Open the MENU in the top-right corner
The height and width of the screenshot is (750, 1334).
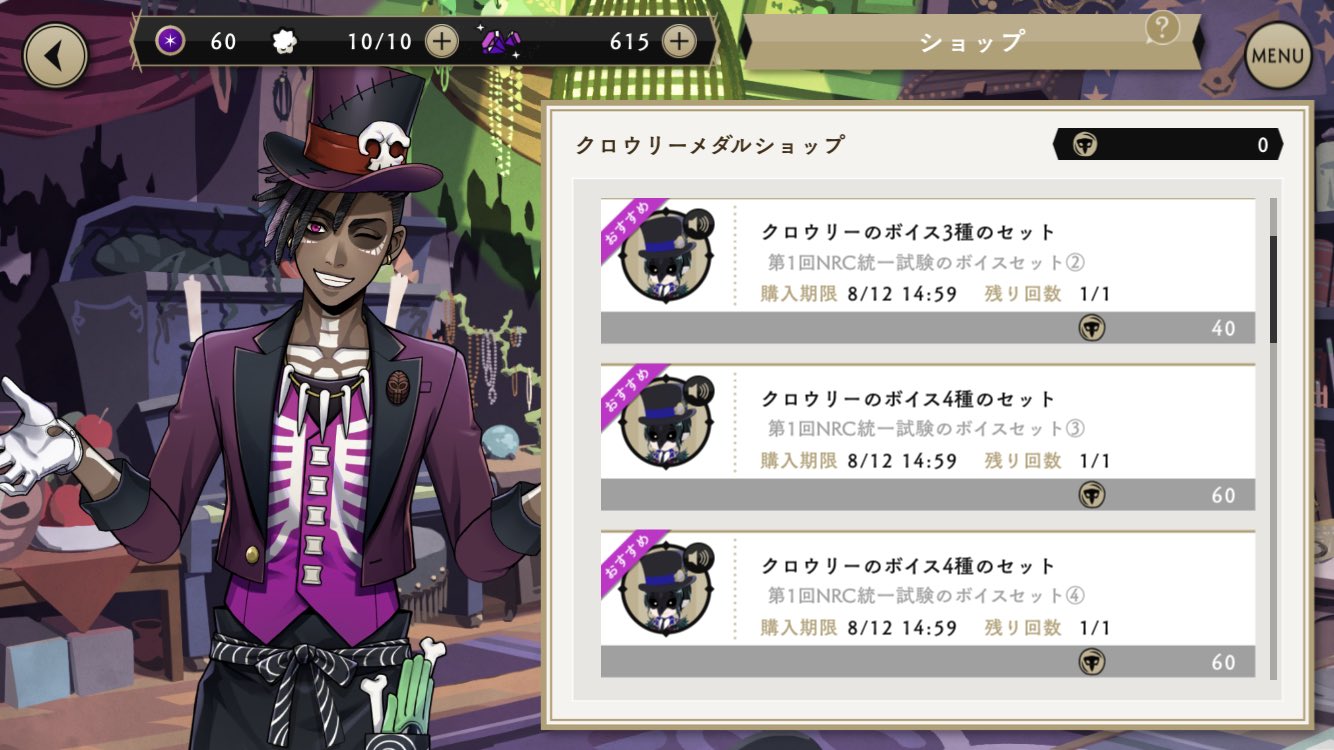[x=1277, y=56]
